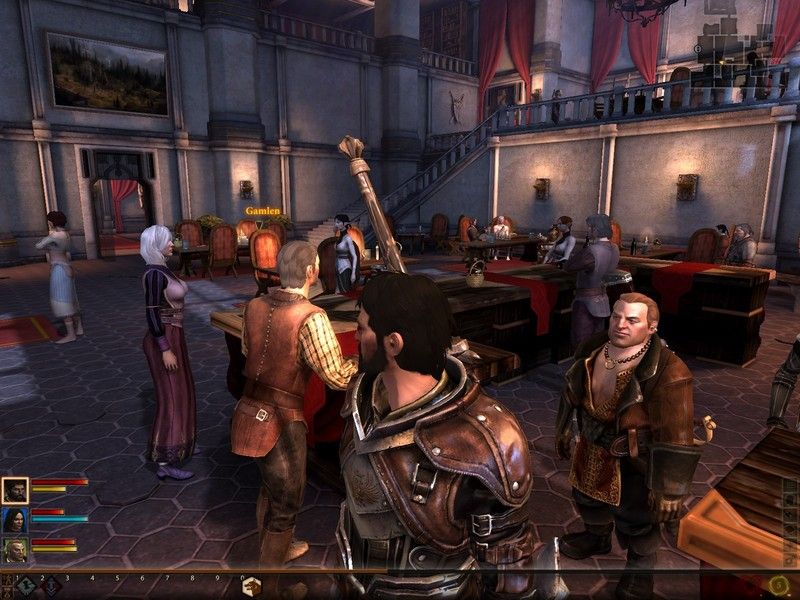Activate the ability in quickbar slot 1
800x600 pixels.
click(27, 585)
